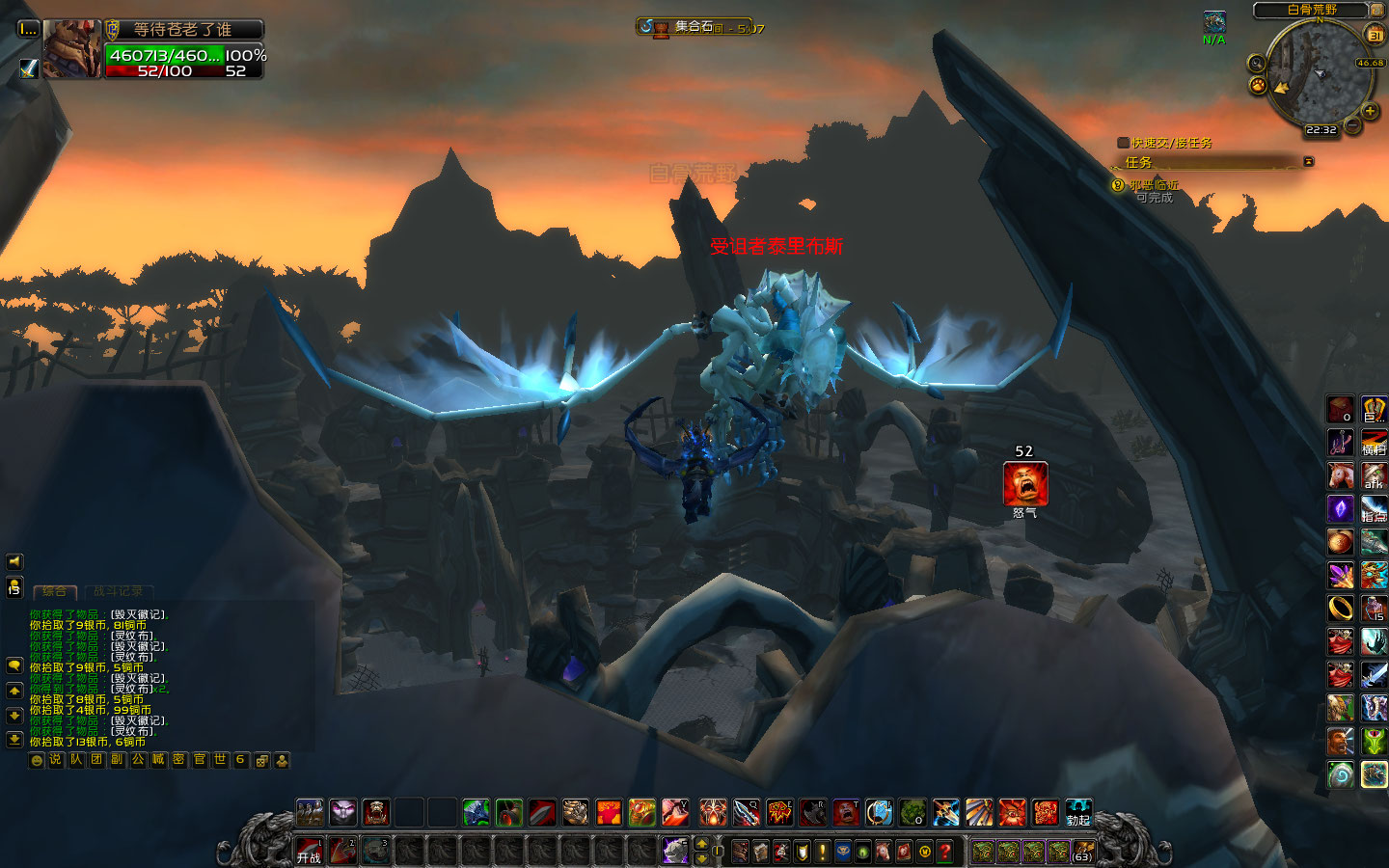1389x868 pixels.
Task: Open the emoji smiley chat button
Action: tap(37, 760)
